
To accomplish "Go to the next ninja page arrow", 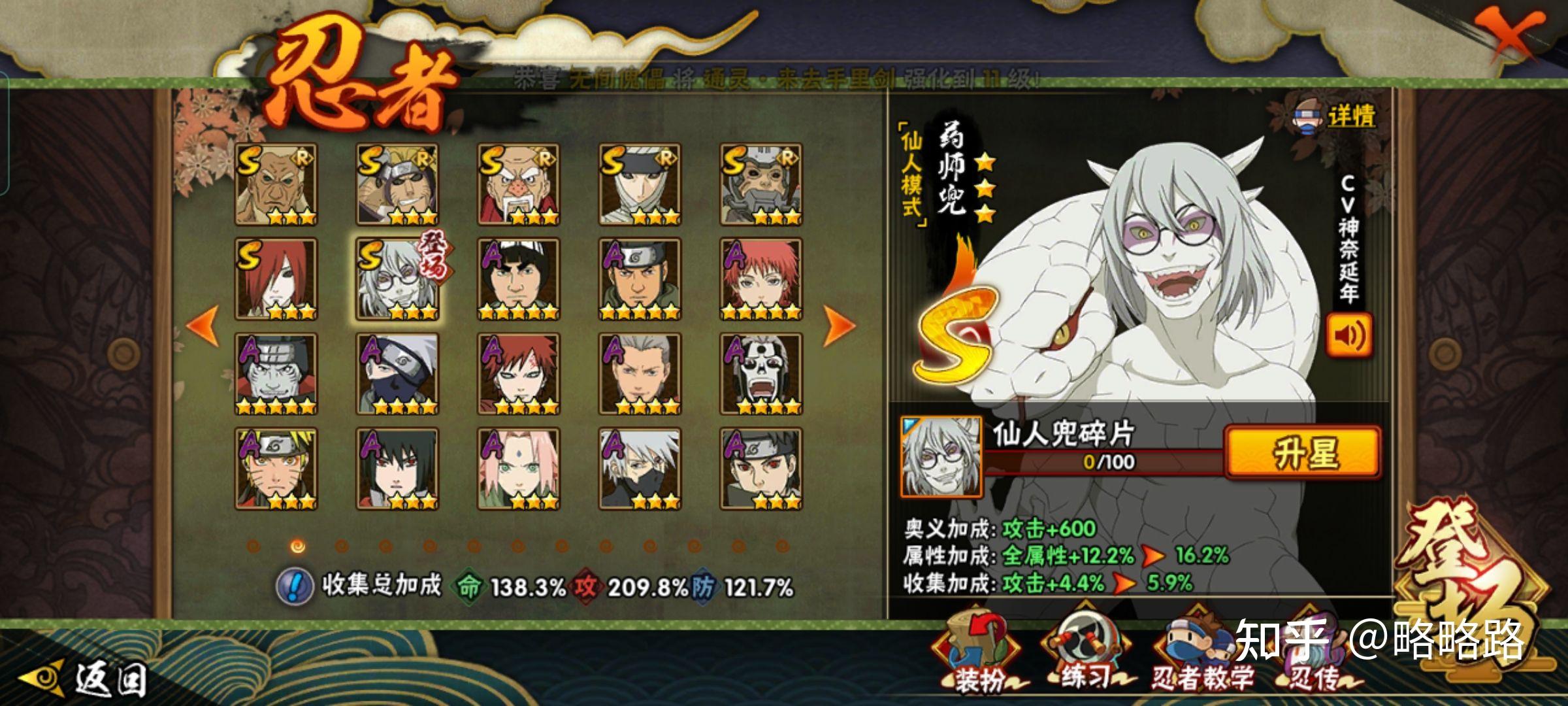I will pos(839,325).
